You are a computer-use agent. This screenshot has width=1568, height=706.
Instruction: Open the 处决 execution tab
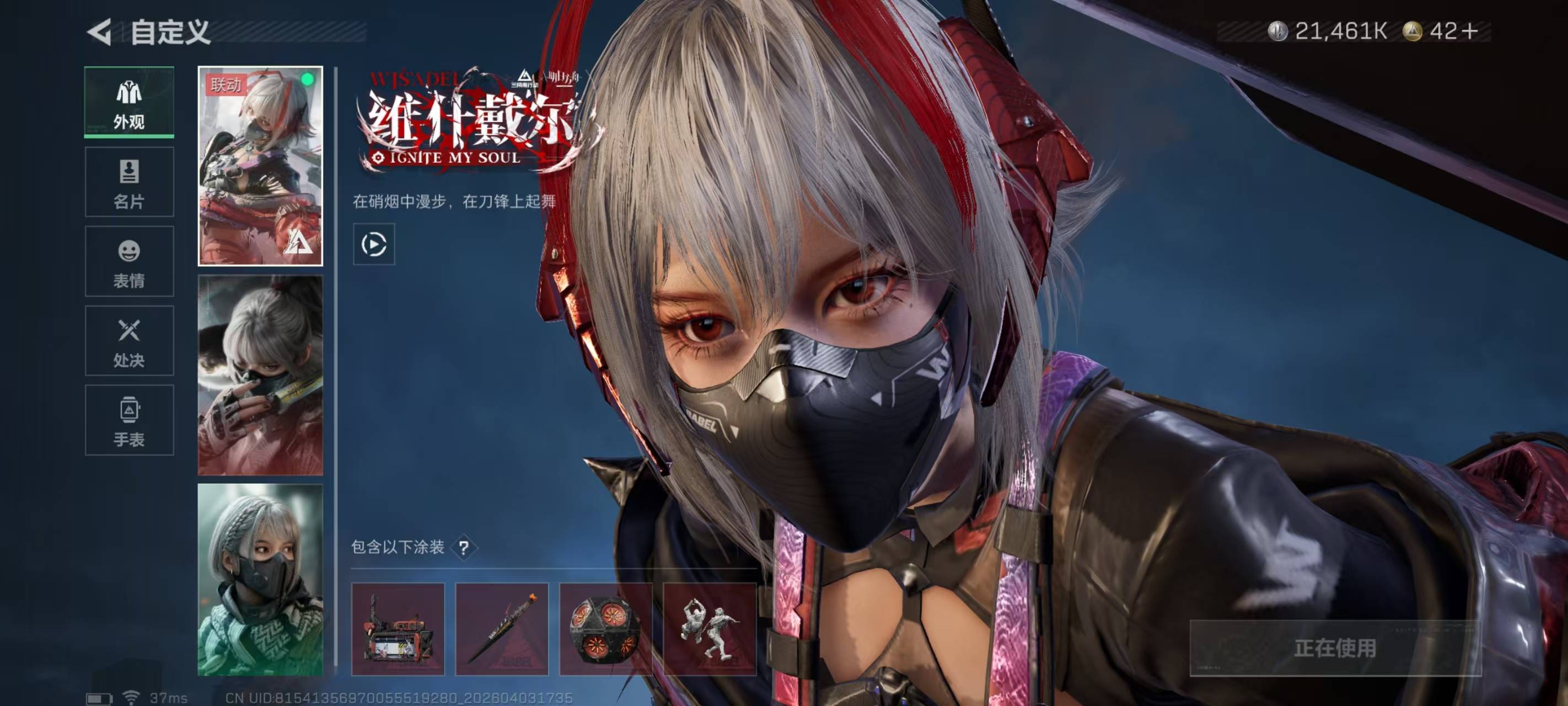click(x=129, y=340)
